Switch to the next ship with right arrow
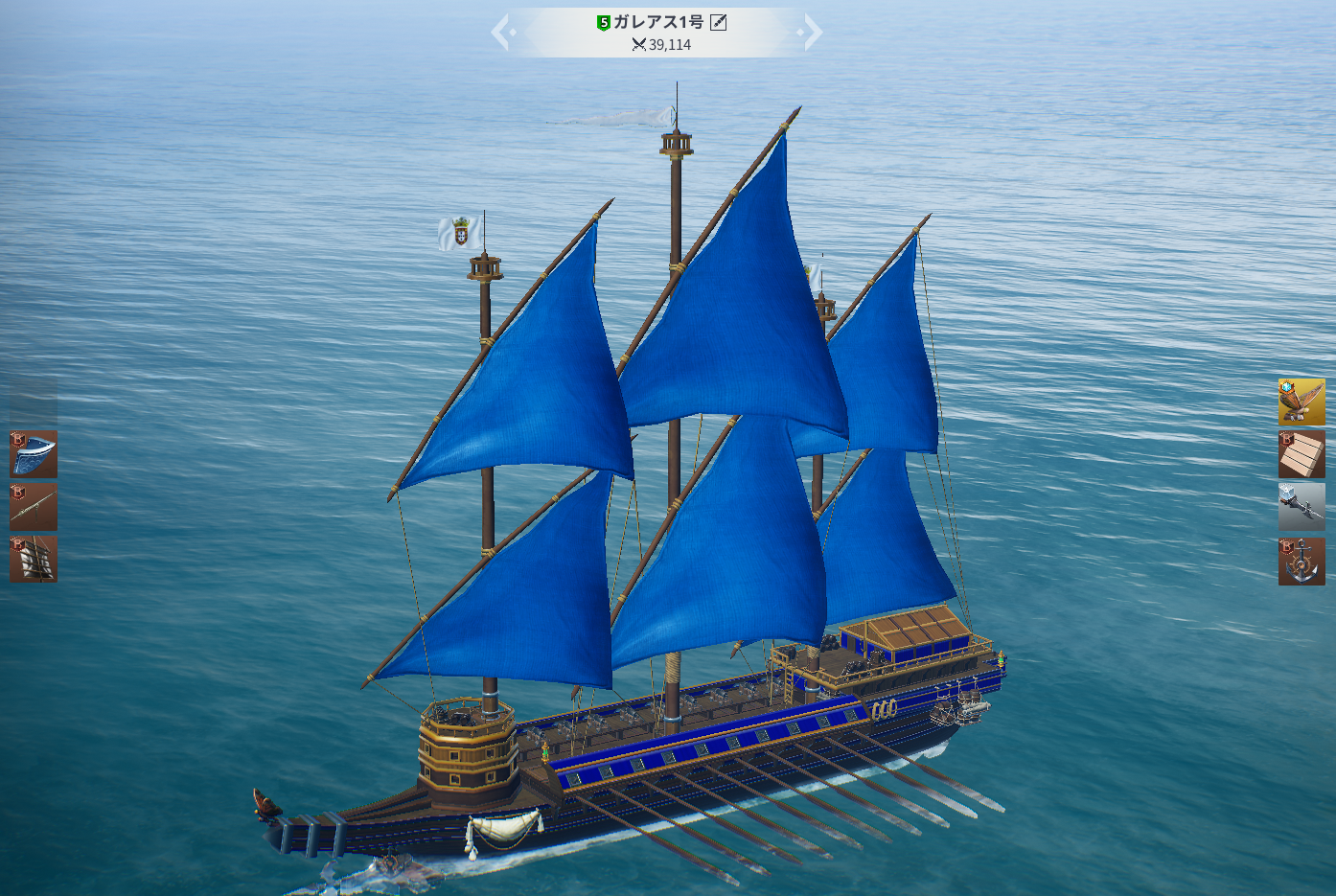Viewport: 1336px width, 896px height. 813,32
